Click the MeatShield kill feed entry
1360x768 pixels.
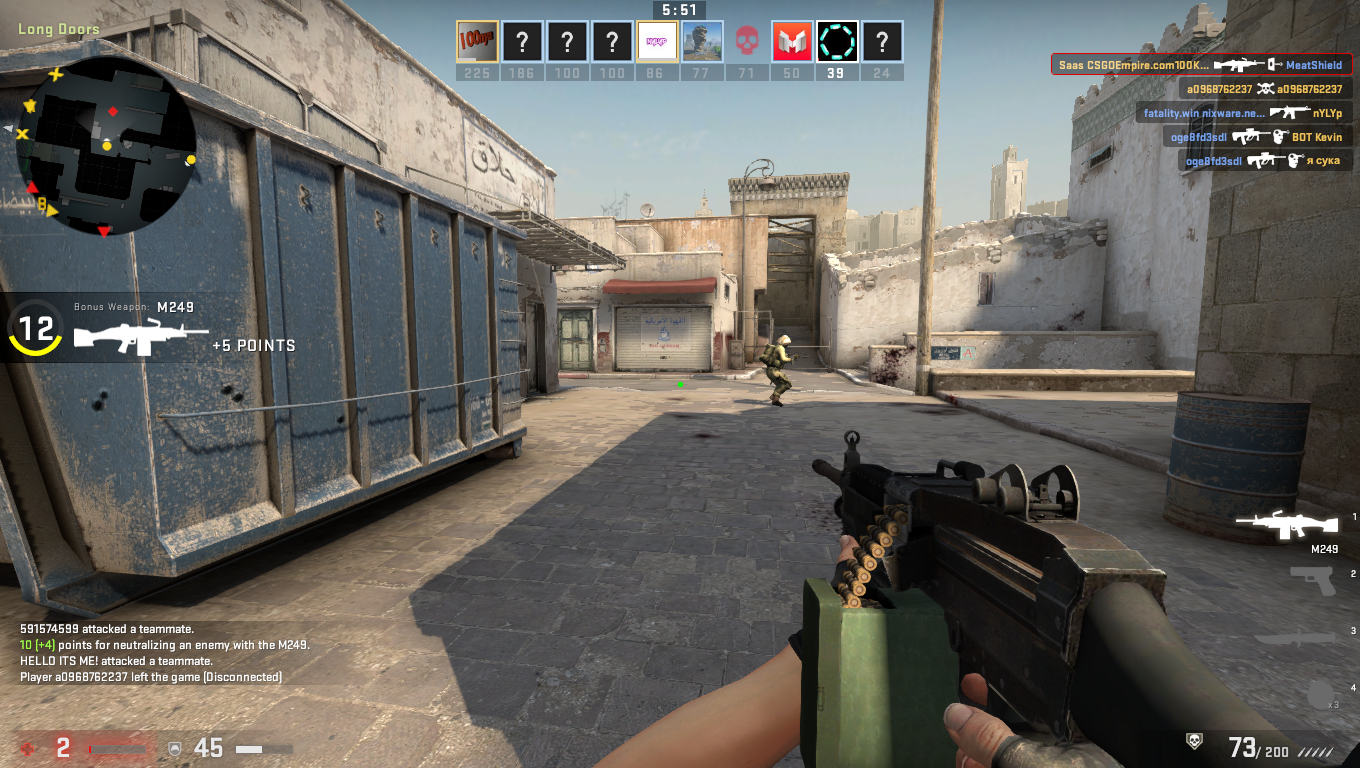[1201, 65]
